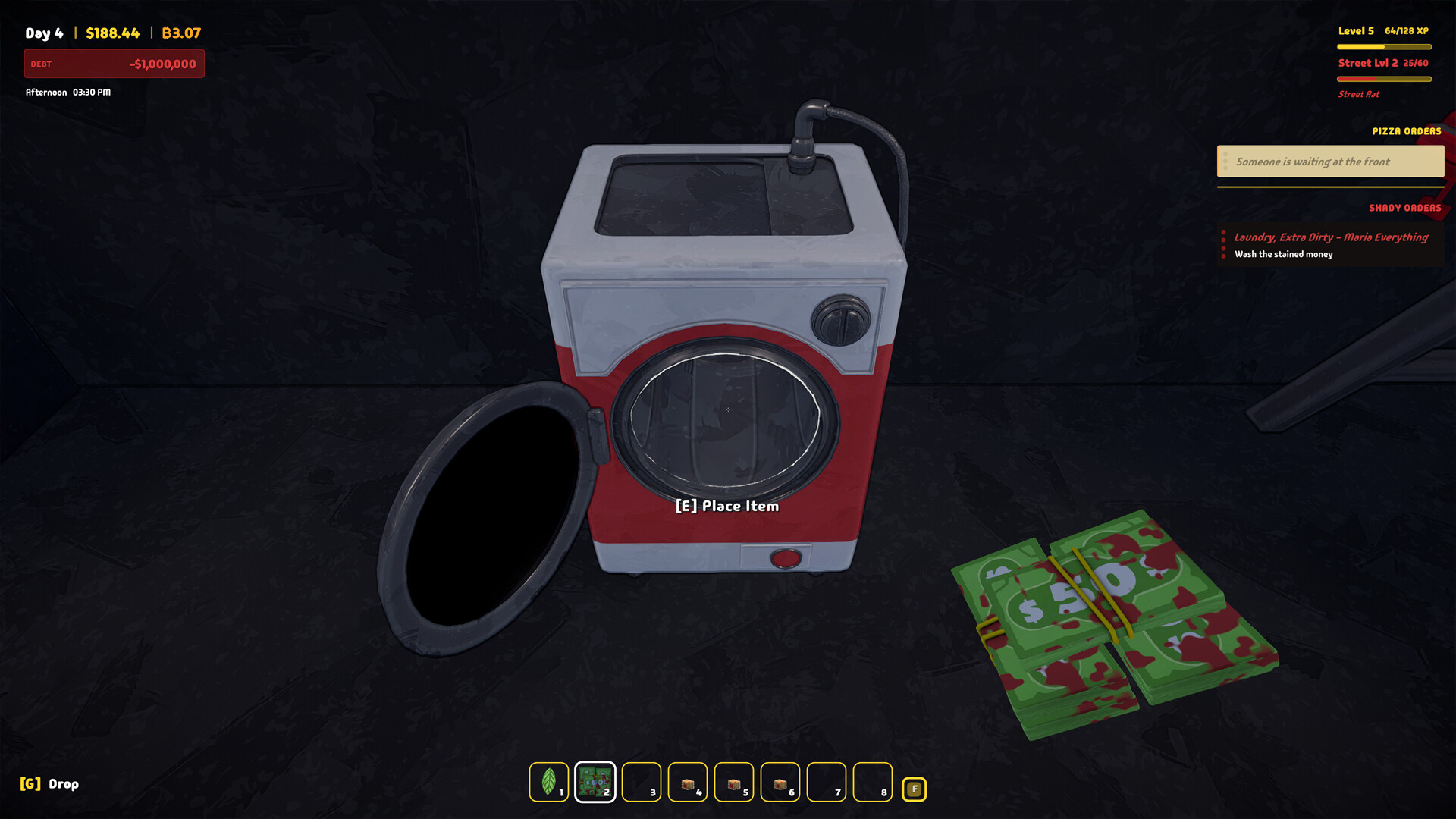The image size is (1456, 819).
Task: Open the Laundry, Extra Dirty - Maria Everything order
Action: point(1330,237)
